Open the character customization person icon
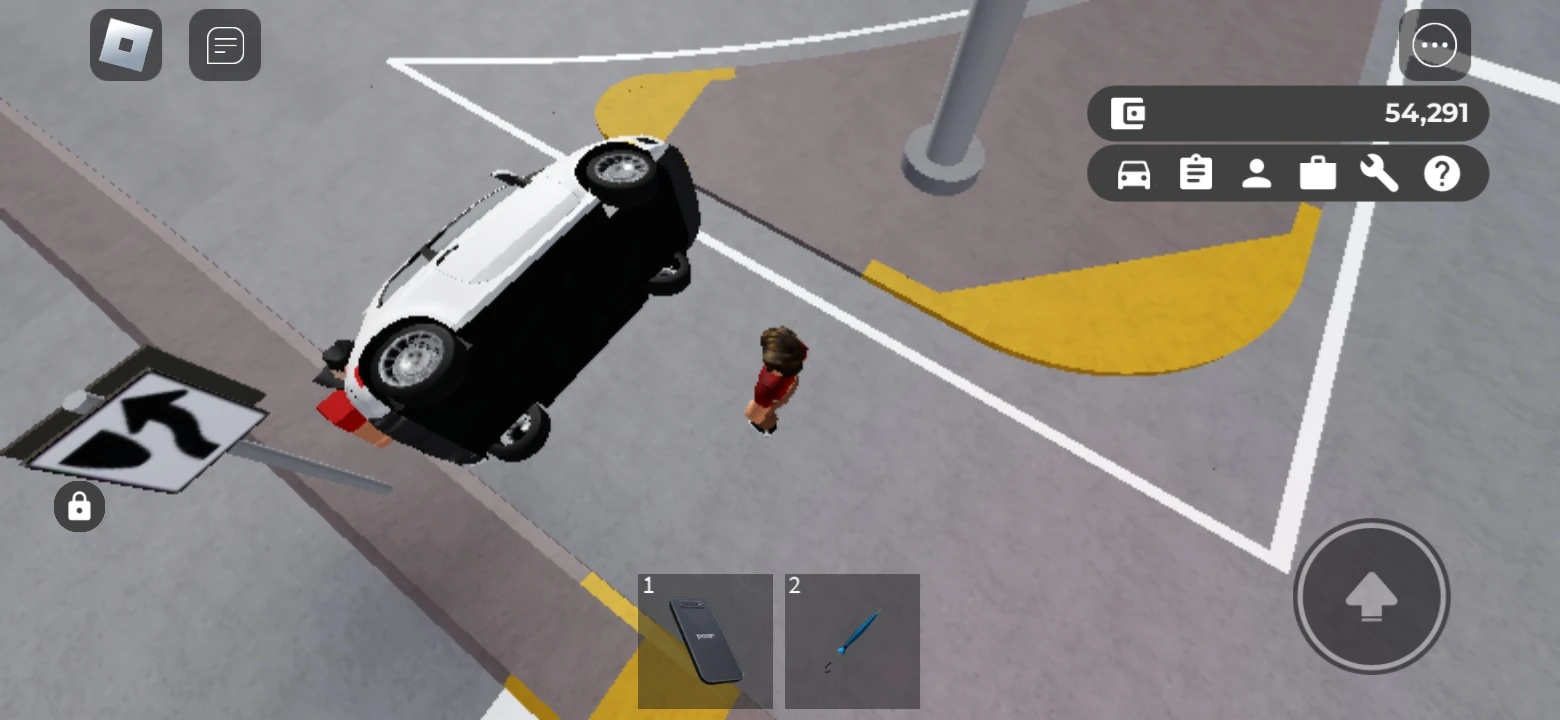This screenshot has width=1560, height=720. pyautogui.click(x=1257, y=172)
